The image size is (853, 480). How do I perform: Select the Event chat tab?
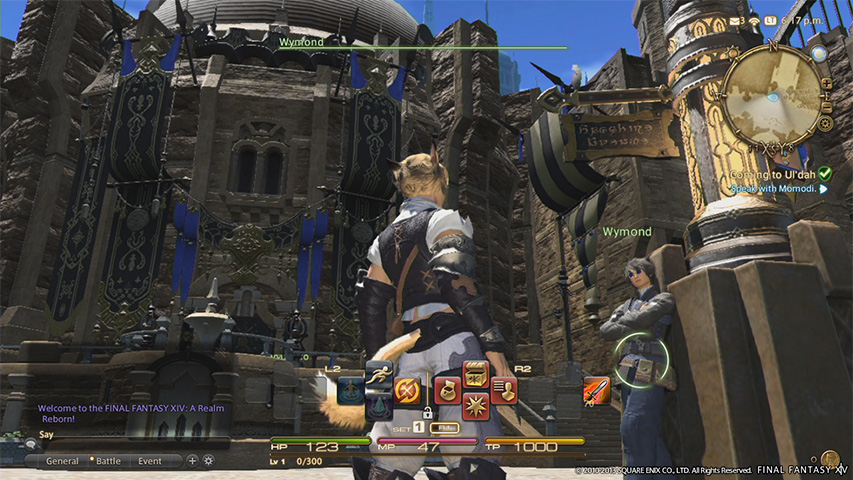150,461
